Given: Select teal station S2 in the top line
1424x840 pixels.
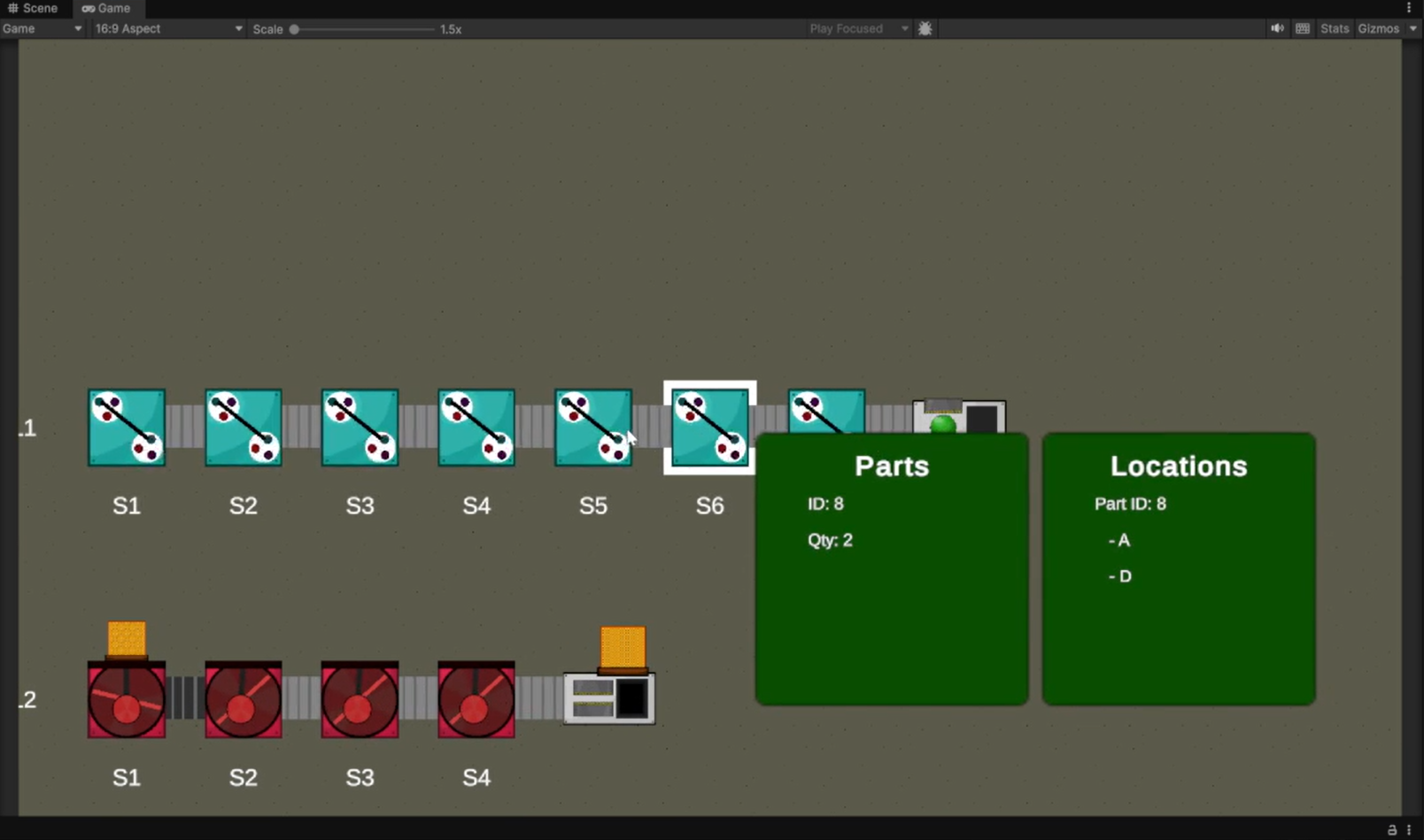Looking at the screenshot, I should (244, 428).
